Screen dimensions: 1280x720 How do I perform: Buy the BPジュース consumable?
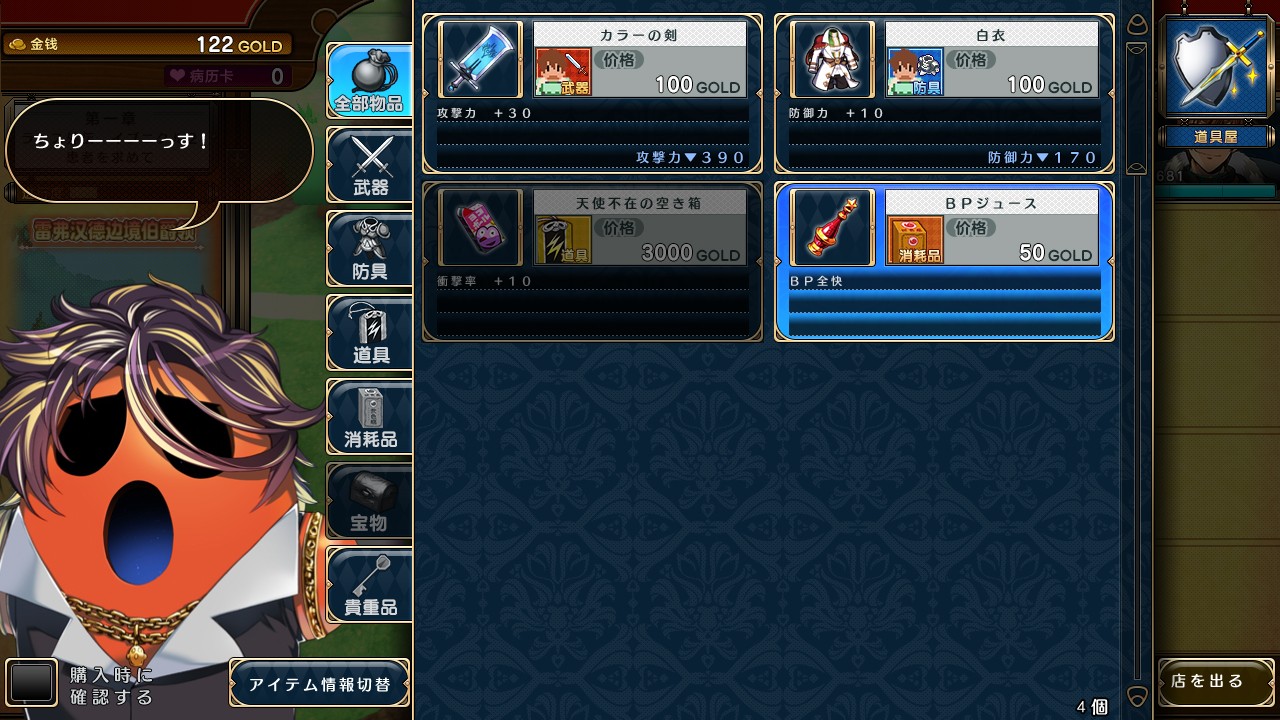(944, 261)
